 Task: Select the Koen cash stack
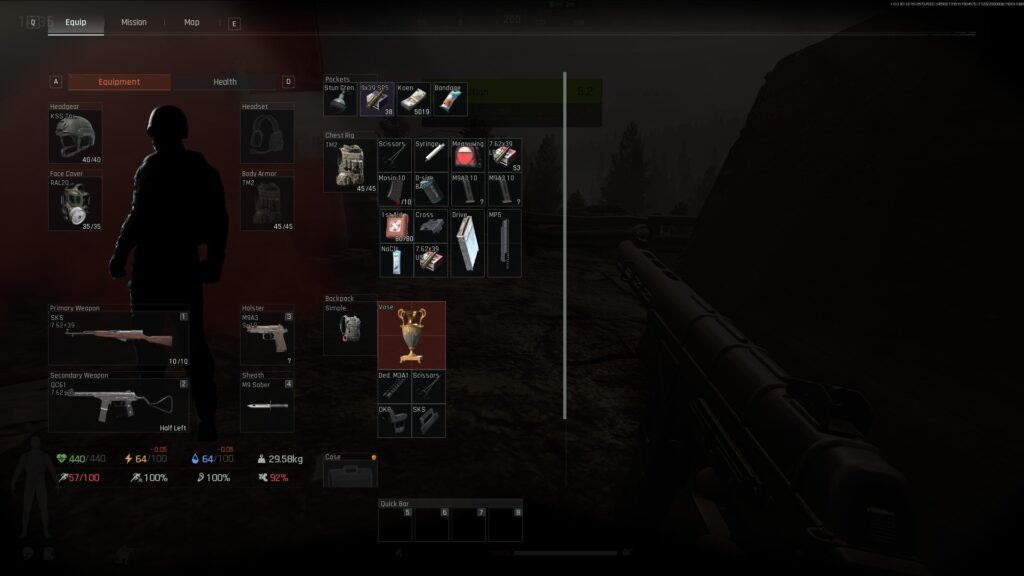coord(413,100)
